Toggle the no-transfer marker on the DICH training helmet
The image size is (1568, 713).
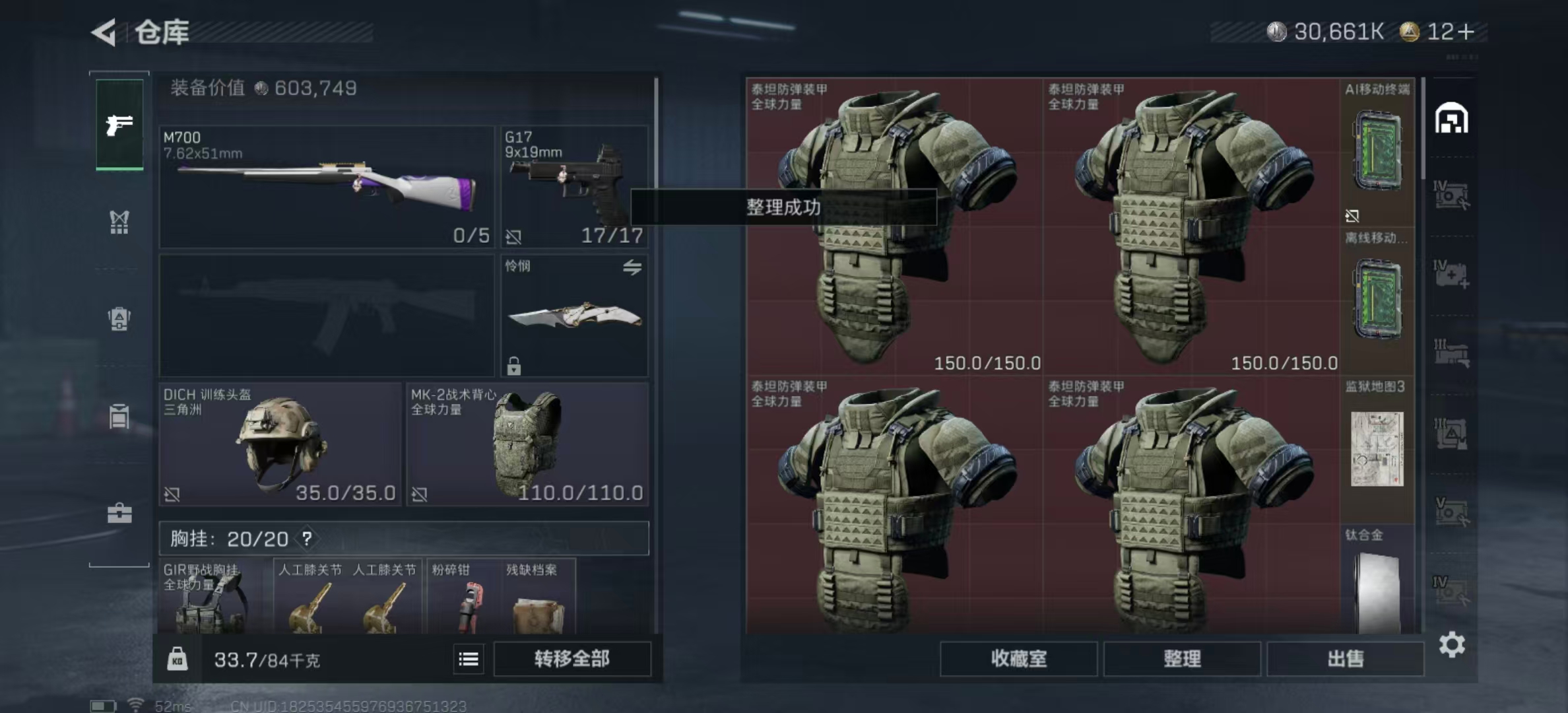point(171,492)
